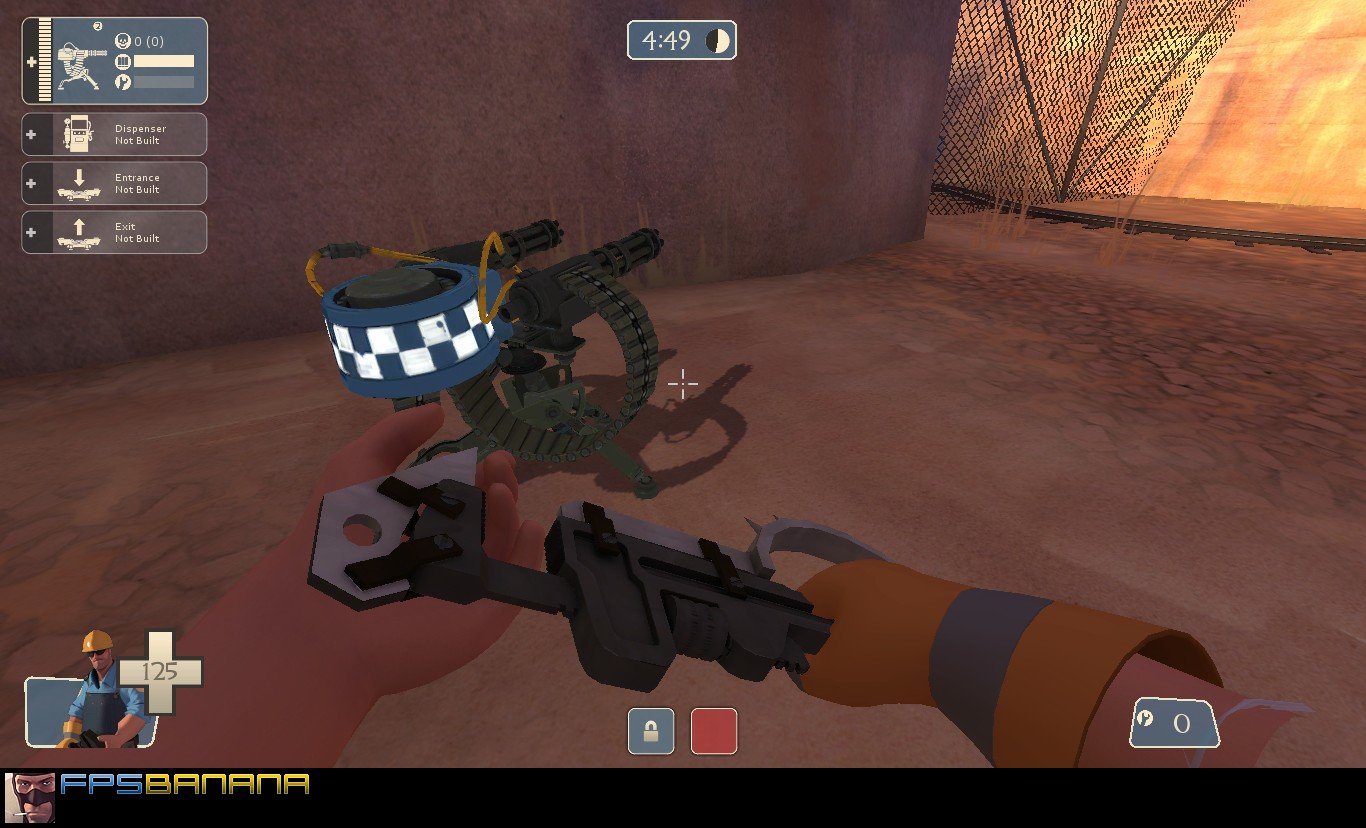Image resolution: width=1366 pixels, height=828 pixels.
Task: Click the sentry upgrade progress bar
Action: pos(163,82)
